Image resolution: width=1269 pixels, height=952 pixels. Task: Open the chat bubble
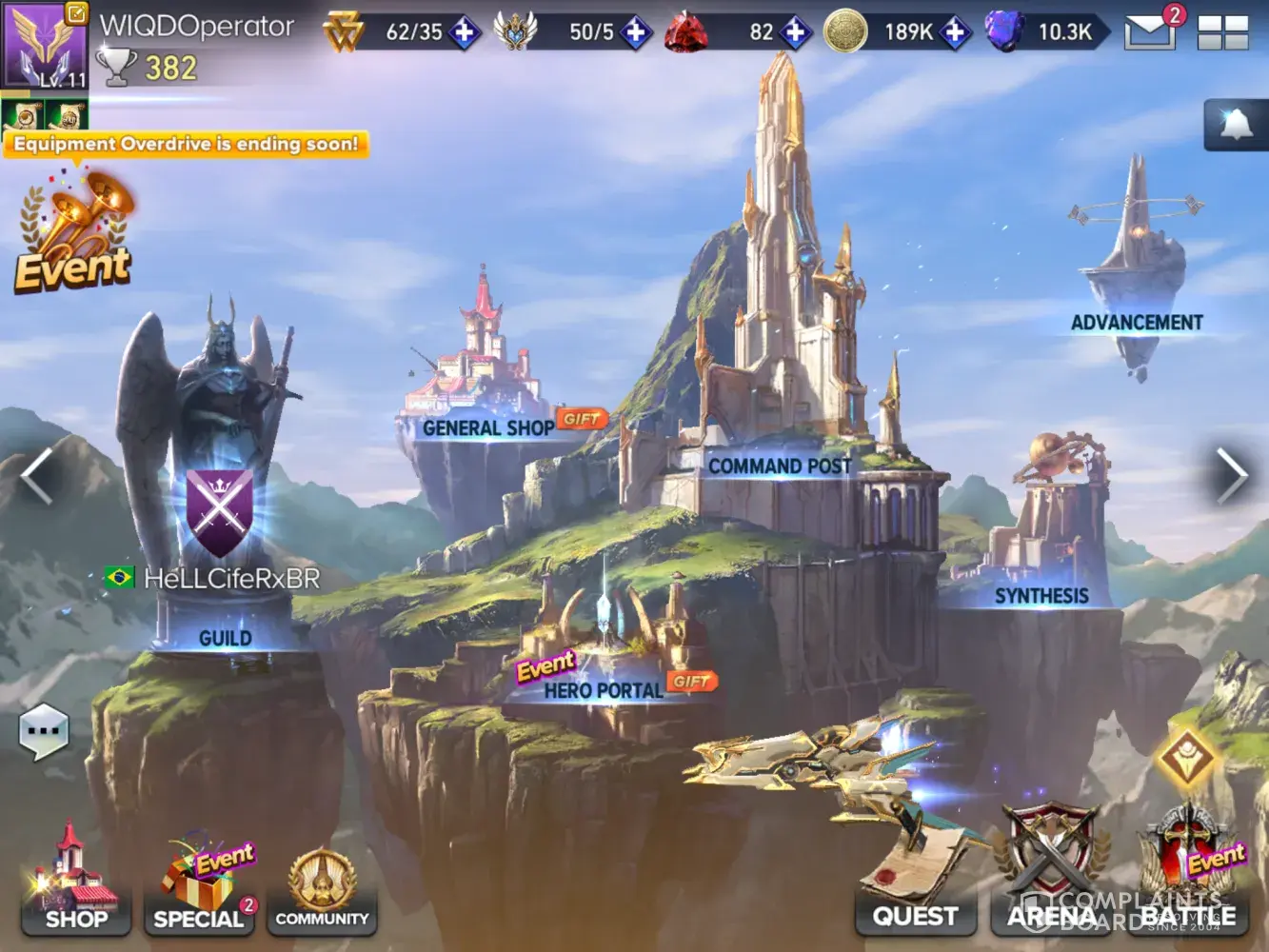[x=44, y=731]
